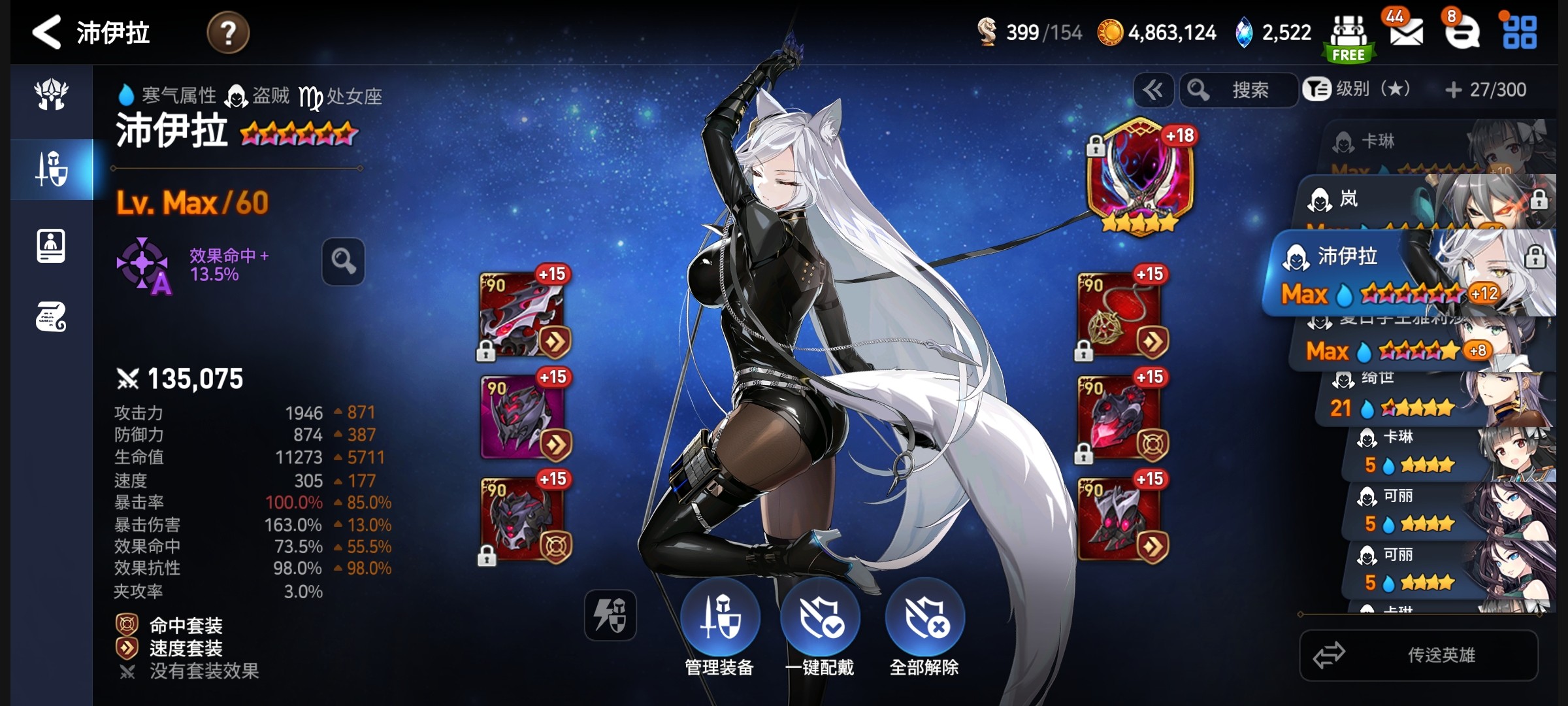Go back using the arrow beside 沛伊拉

pyautogui.click(x=47, y=32)
